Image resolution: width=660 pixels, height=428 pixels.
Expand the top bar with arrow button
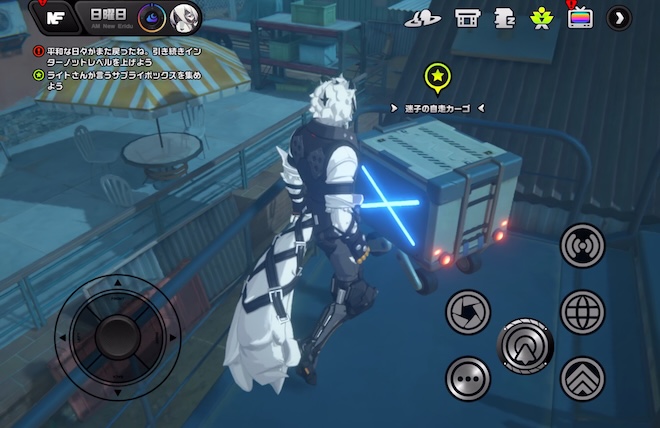[620, 17]
